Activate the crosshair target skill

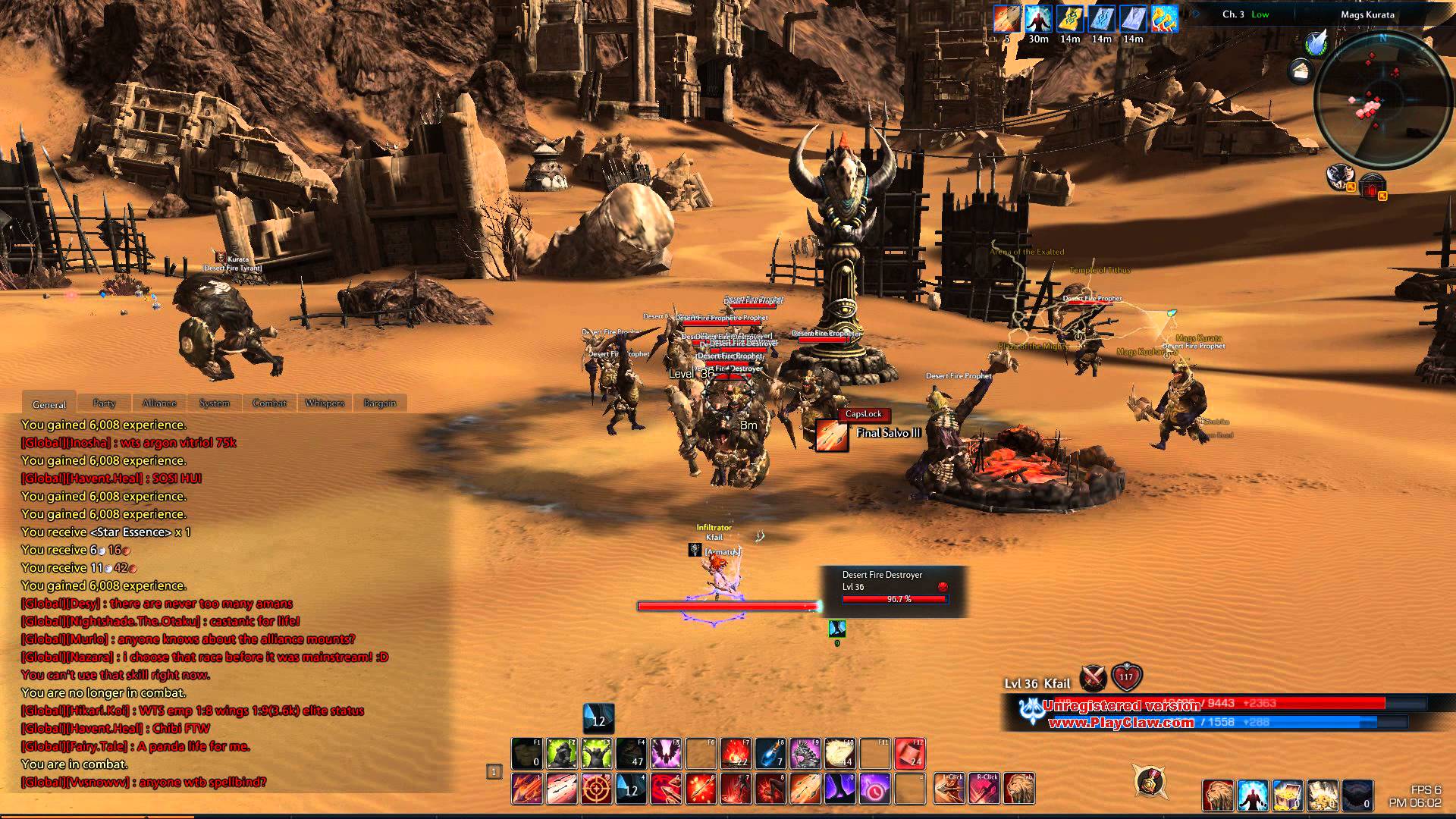tap(596, 789)
